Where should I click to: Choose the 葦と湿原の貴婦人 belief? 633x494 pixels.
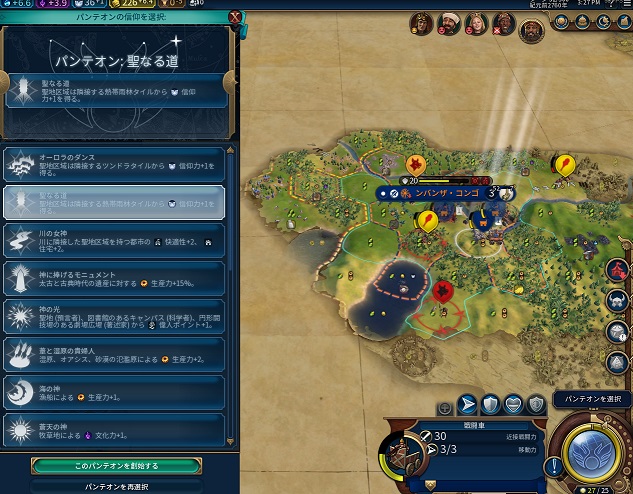(114, 355)
